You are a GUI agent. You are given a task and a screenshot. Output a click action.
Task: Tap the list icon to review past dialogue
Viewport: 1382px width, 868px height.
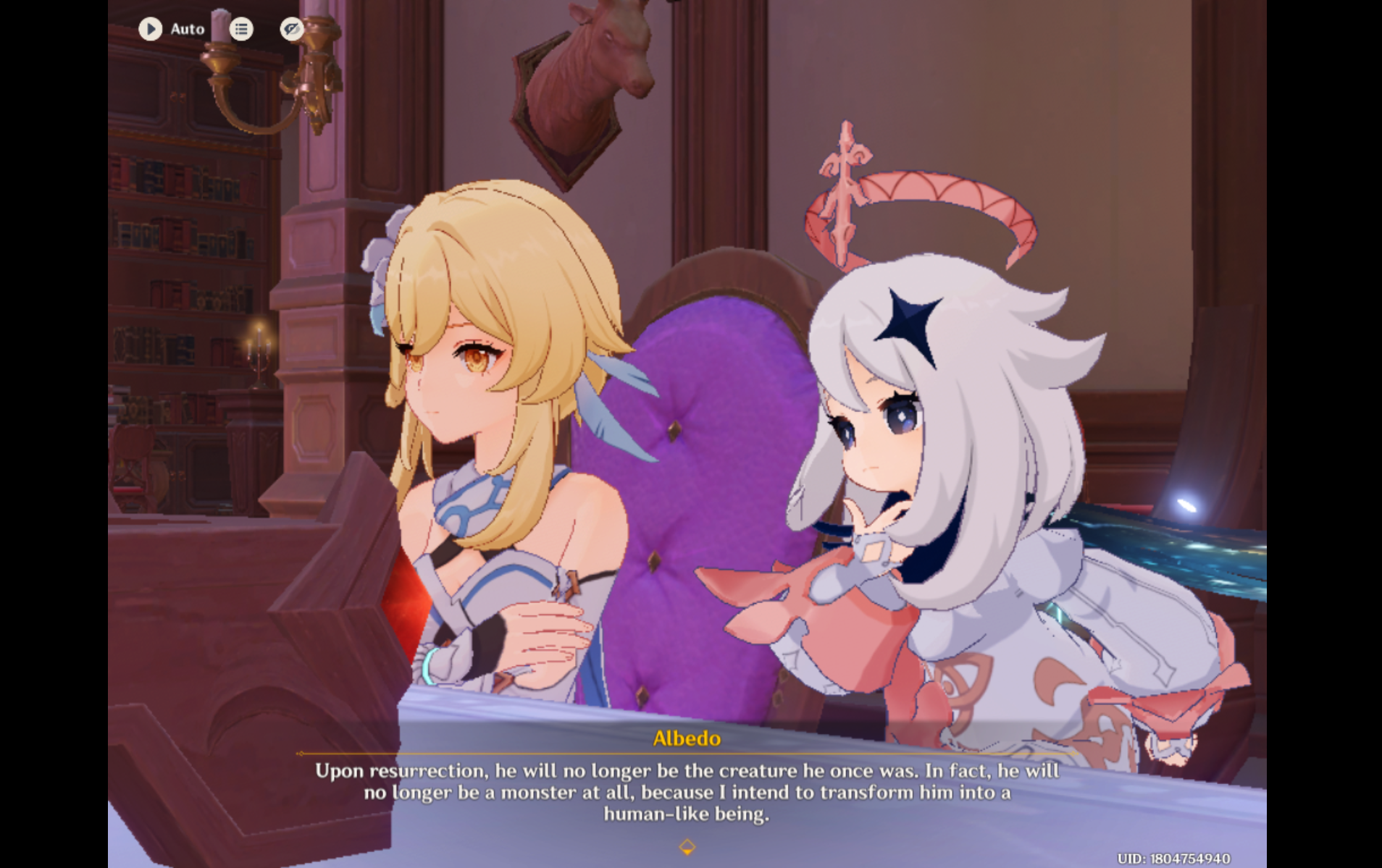click(x=241, y=30)
